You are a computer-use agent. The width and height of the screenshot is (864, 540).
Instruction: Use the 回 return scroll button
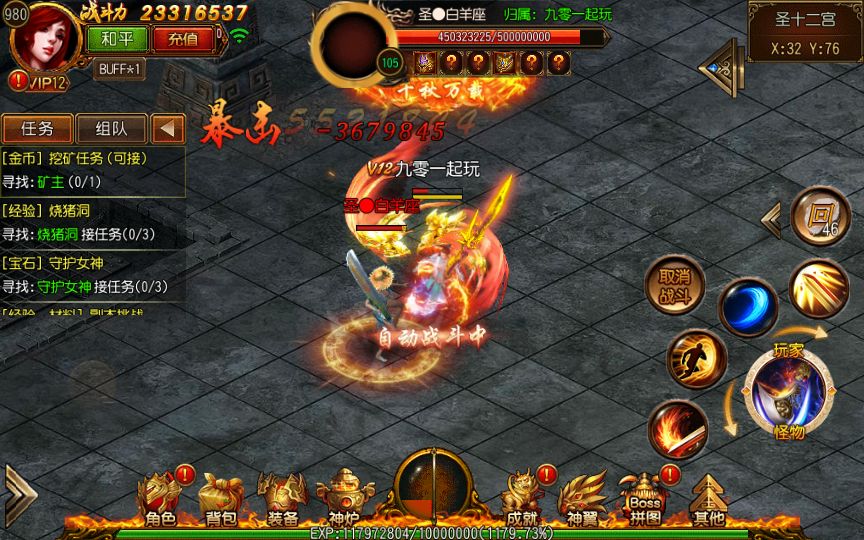click(x=820, y=215)
